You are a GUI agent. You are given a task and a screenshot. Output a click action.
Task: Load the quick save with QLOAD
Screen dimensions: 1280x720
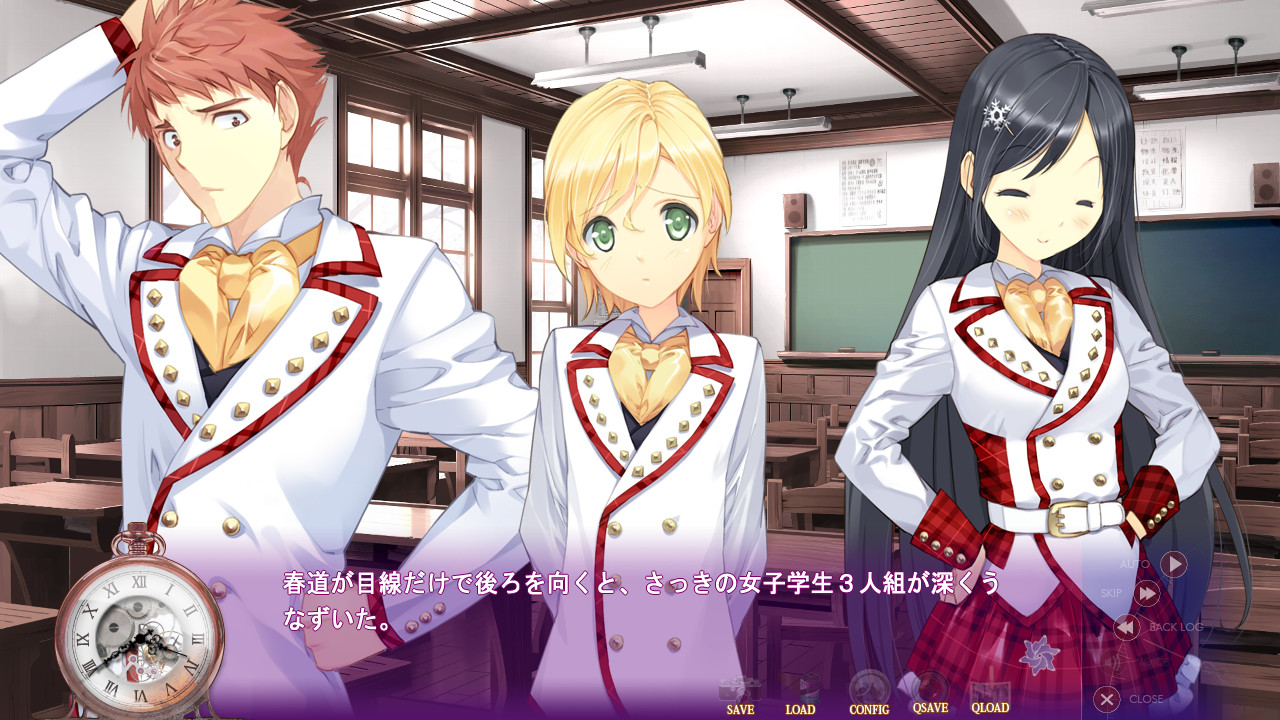(989, 694)
